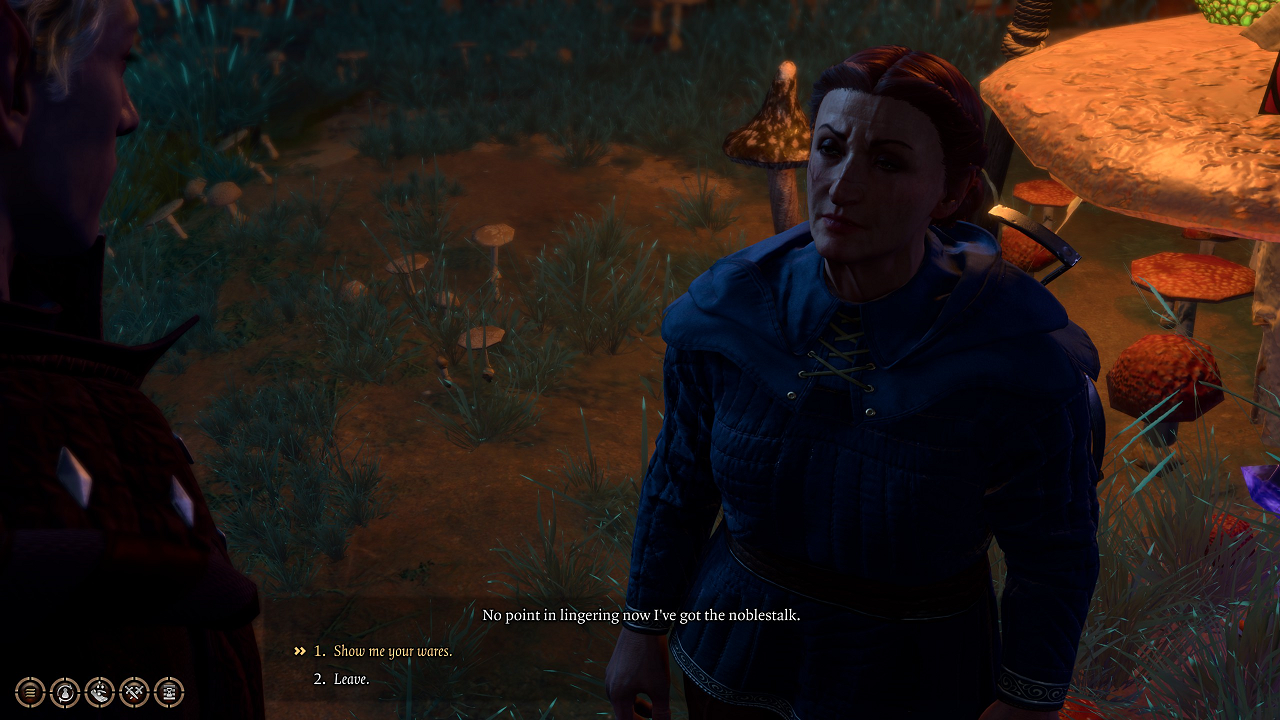Open the hand with sparkles trade icon

[x=100, y=691]
